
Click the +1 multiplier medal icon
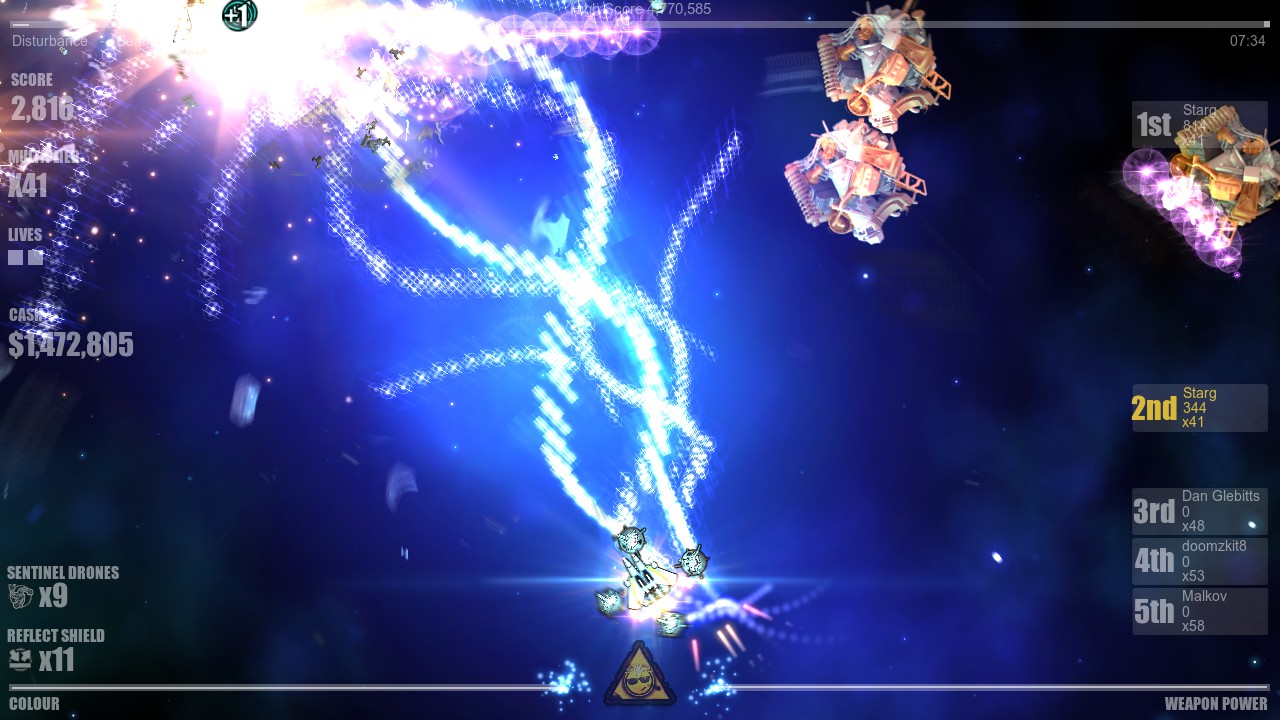[x=238, y=16]
